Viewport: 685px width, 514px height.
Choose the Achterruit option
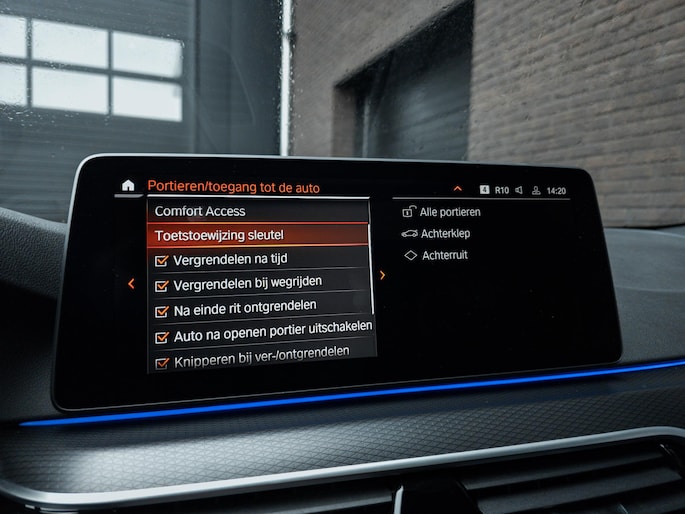click(x=444, y=256)
